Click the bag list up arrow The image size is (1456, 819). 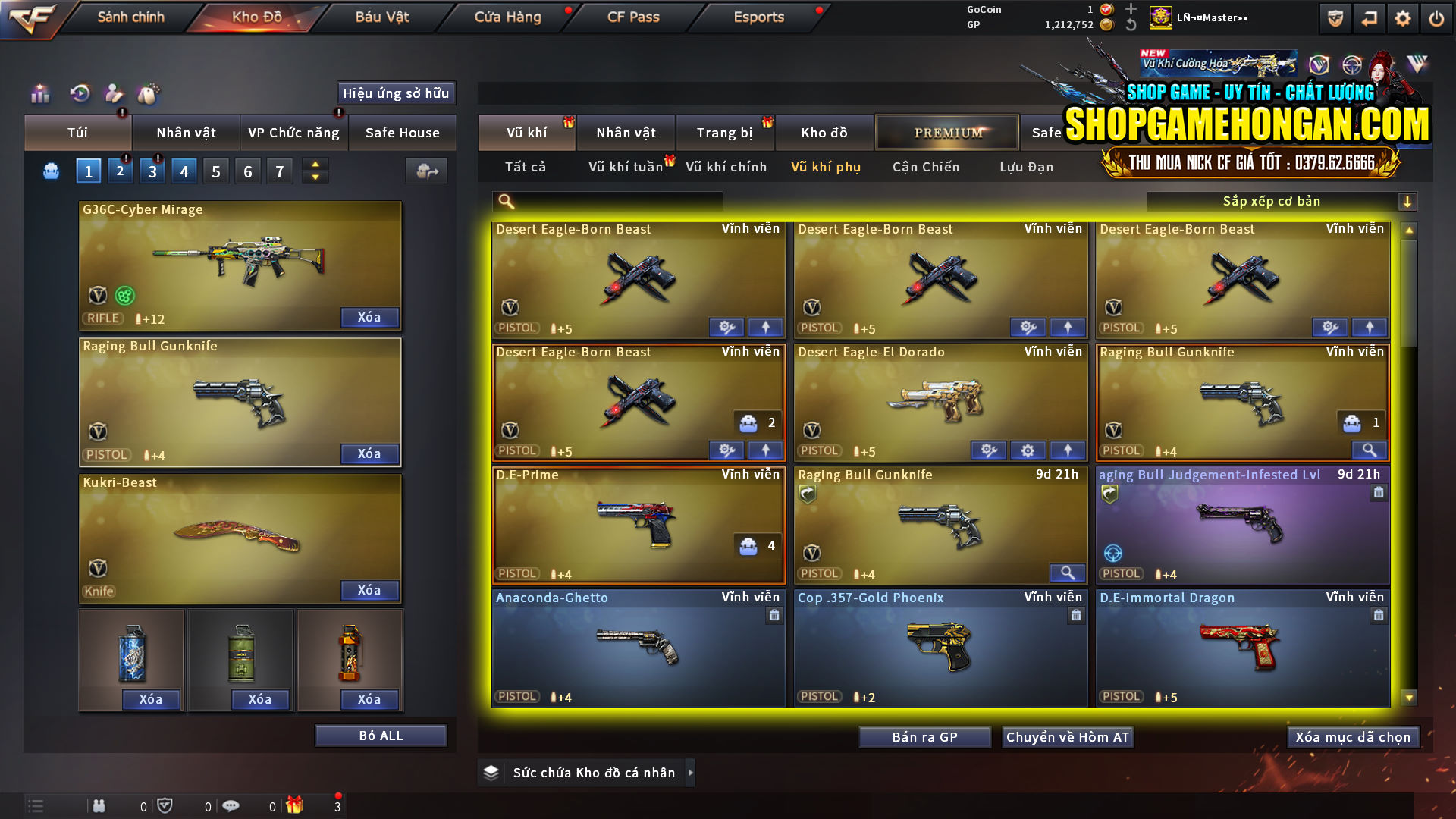pyautogui.click(x=315, y=165)
